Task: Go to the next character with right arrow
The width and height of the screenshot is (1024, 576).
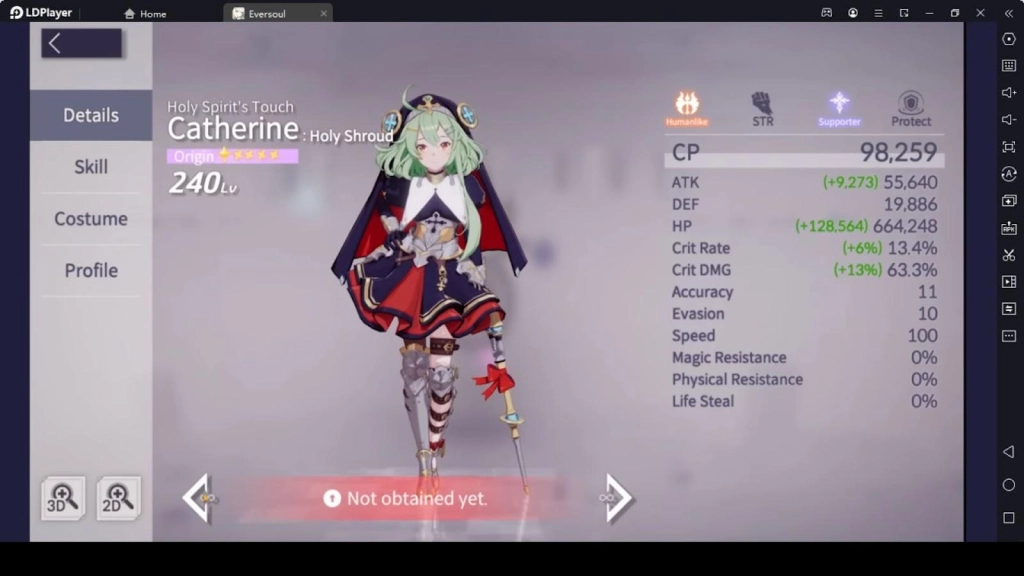Action: 617,497
